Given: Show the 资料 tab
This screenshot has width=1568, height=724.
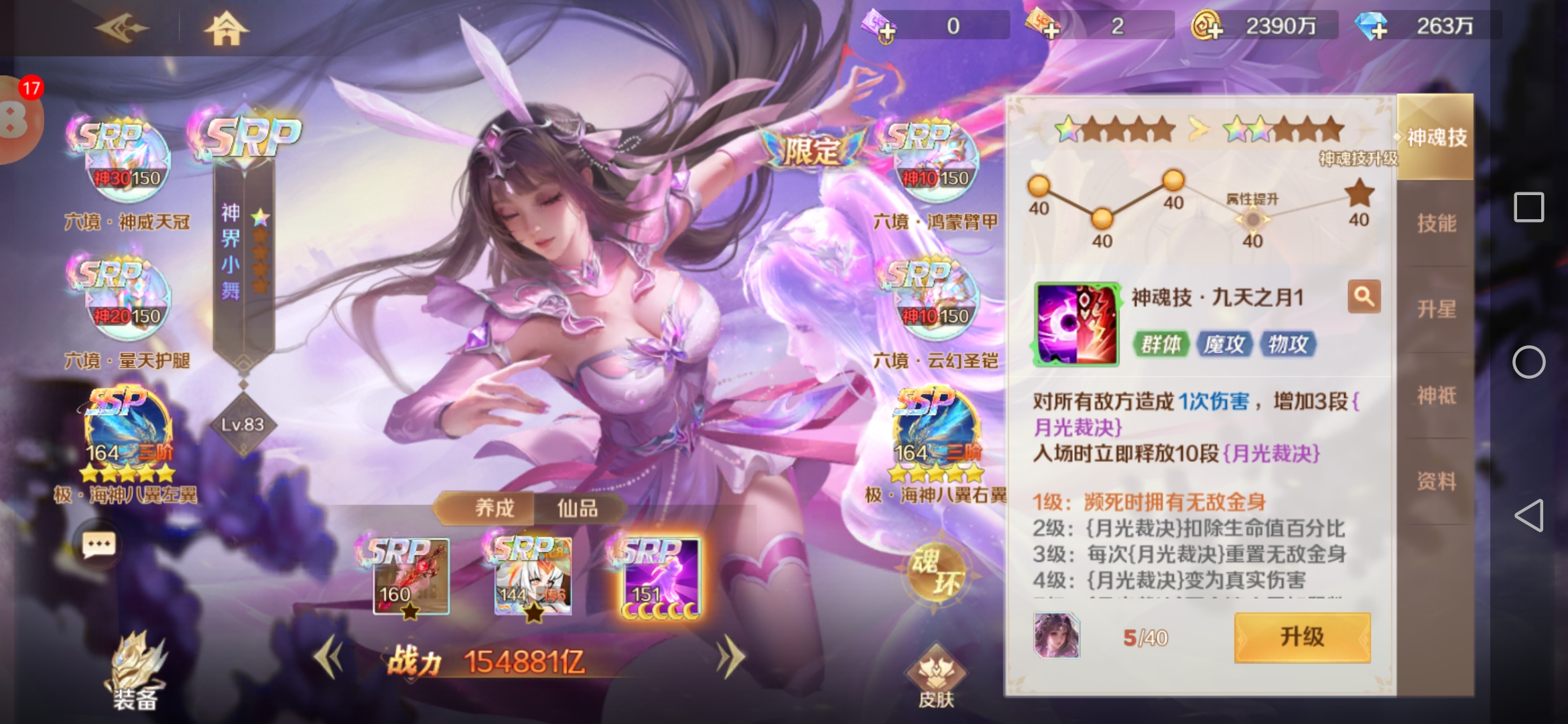Looking at the screenshot, I should click(x=1436, y=481).
